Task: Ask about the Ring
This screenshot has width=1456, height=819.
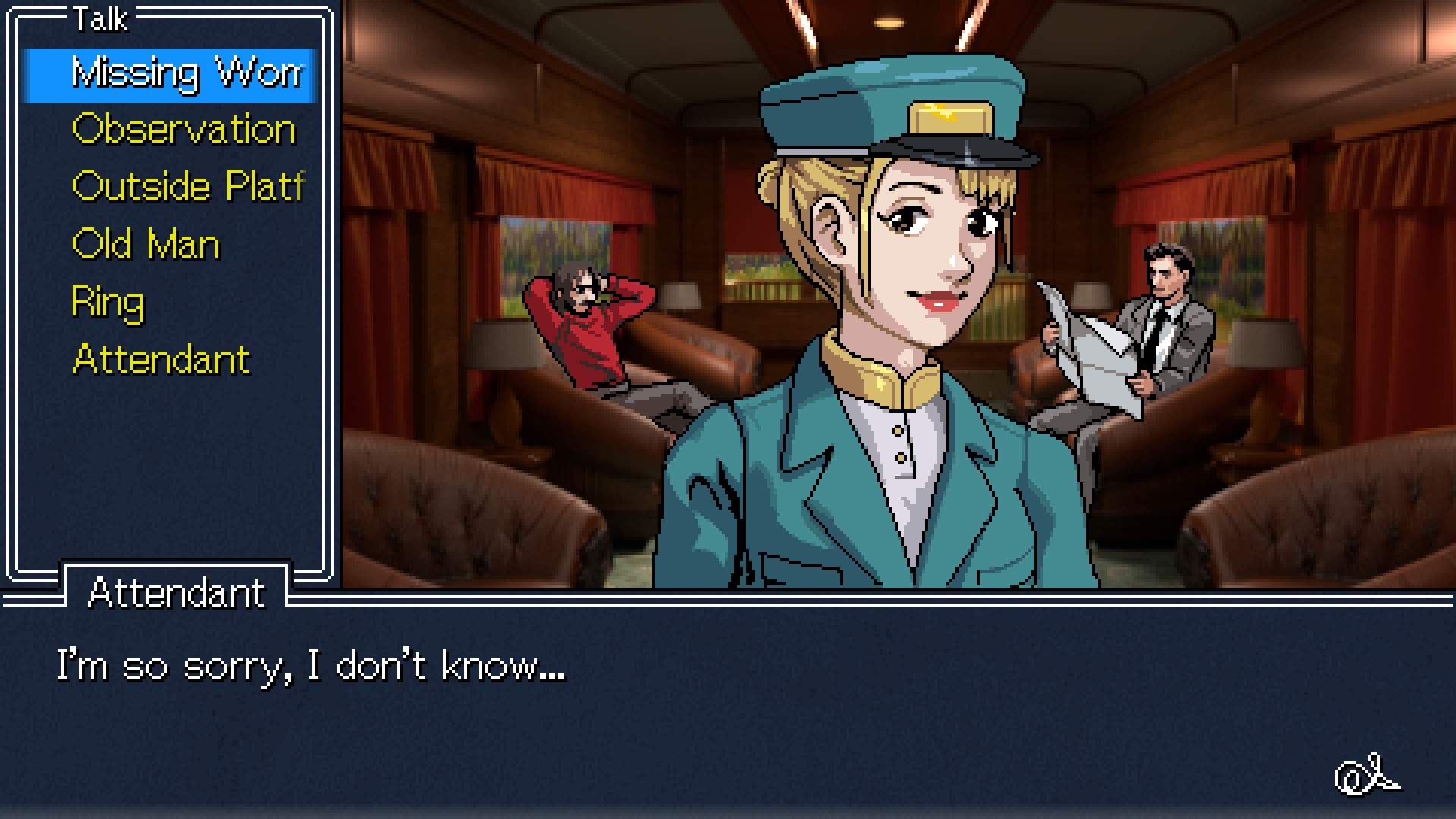Action: pos(108,302)
